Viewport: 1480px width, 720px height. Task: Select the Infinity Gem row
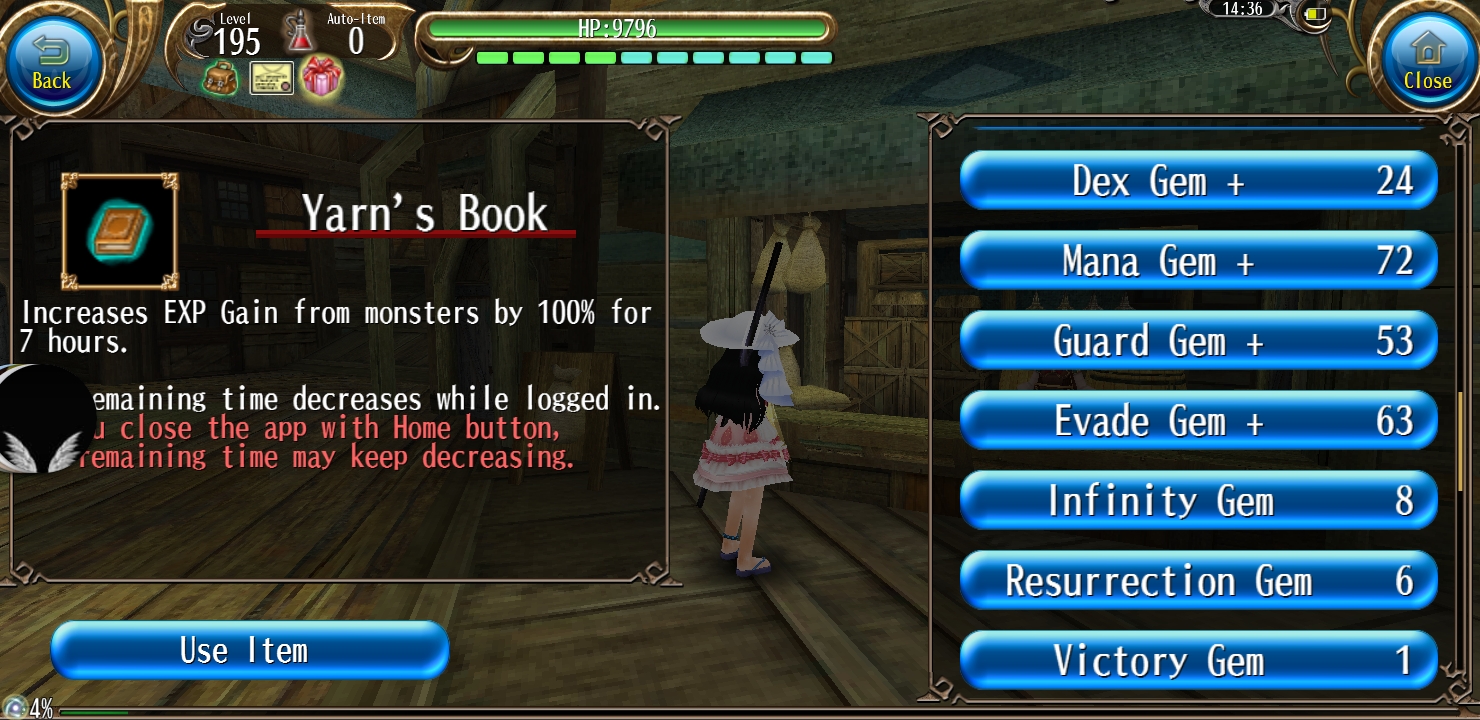click(1198, 501)
